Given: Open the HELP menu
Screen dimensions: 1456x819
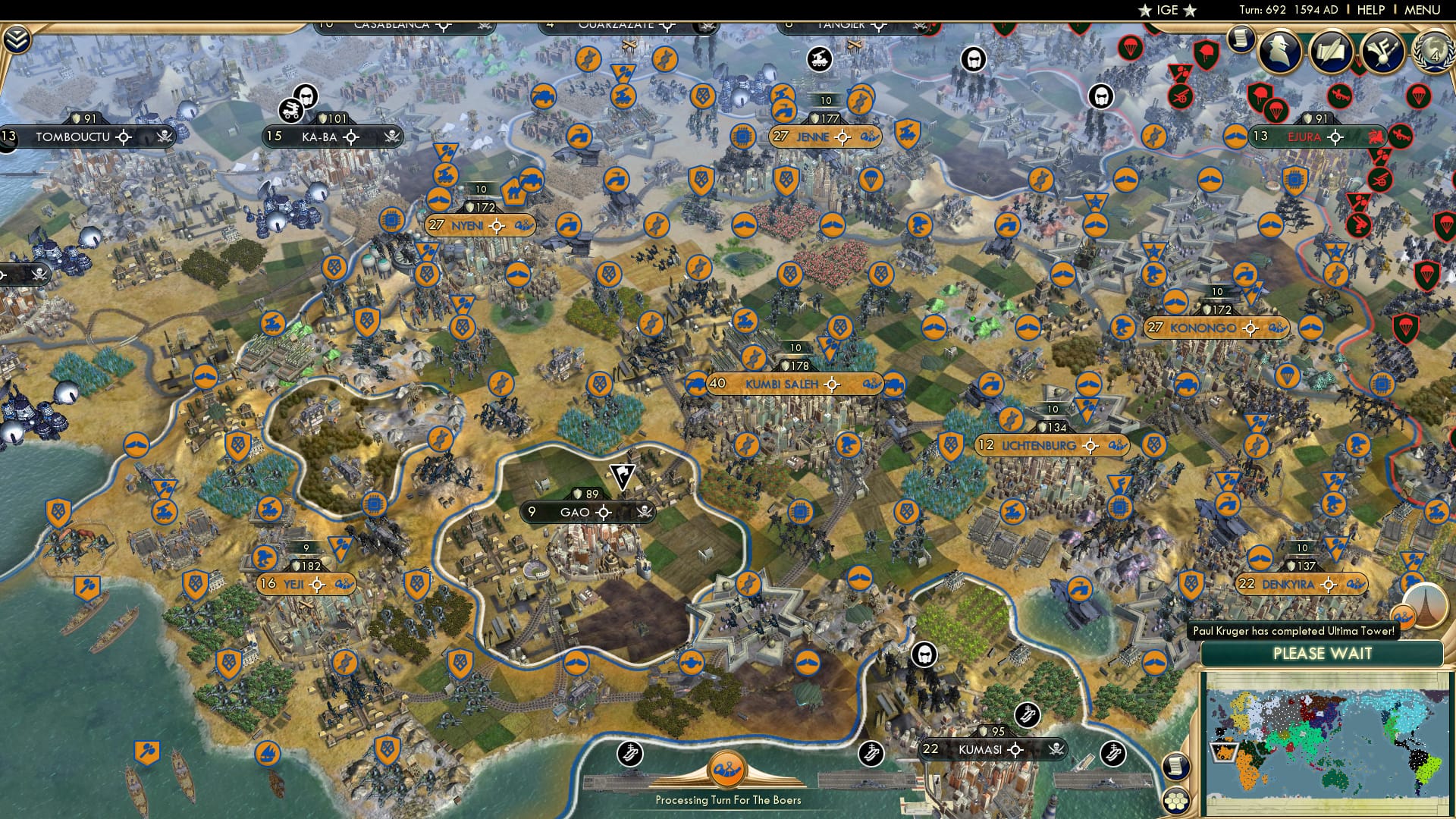Looking at the screenshot, I should tap(1373, 11).
